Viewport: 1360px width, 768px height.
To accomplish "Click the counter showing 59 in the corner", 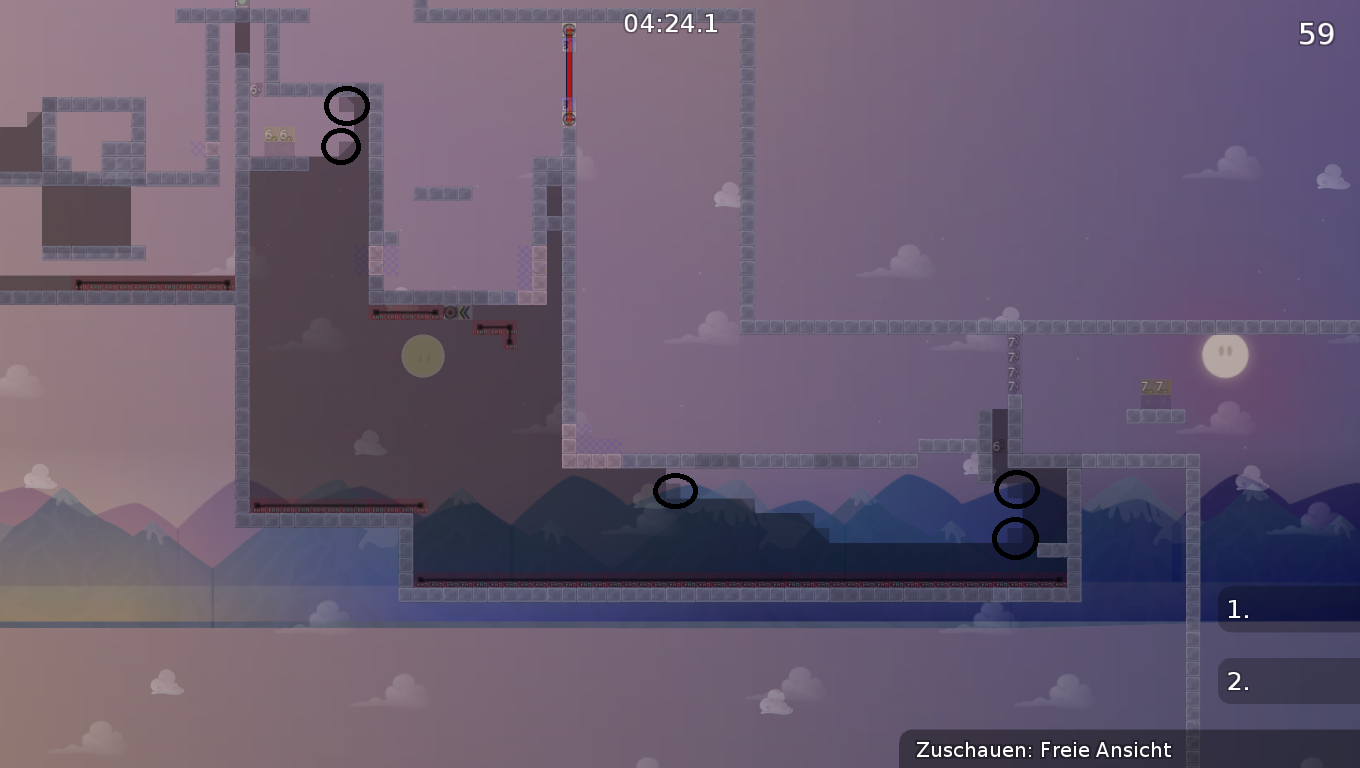I will click(x=1317, y=33).
